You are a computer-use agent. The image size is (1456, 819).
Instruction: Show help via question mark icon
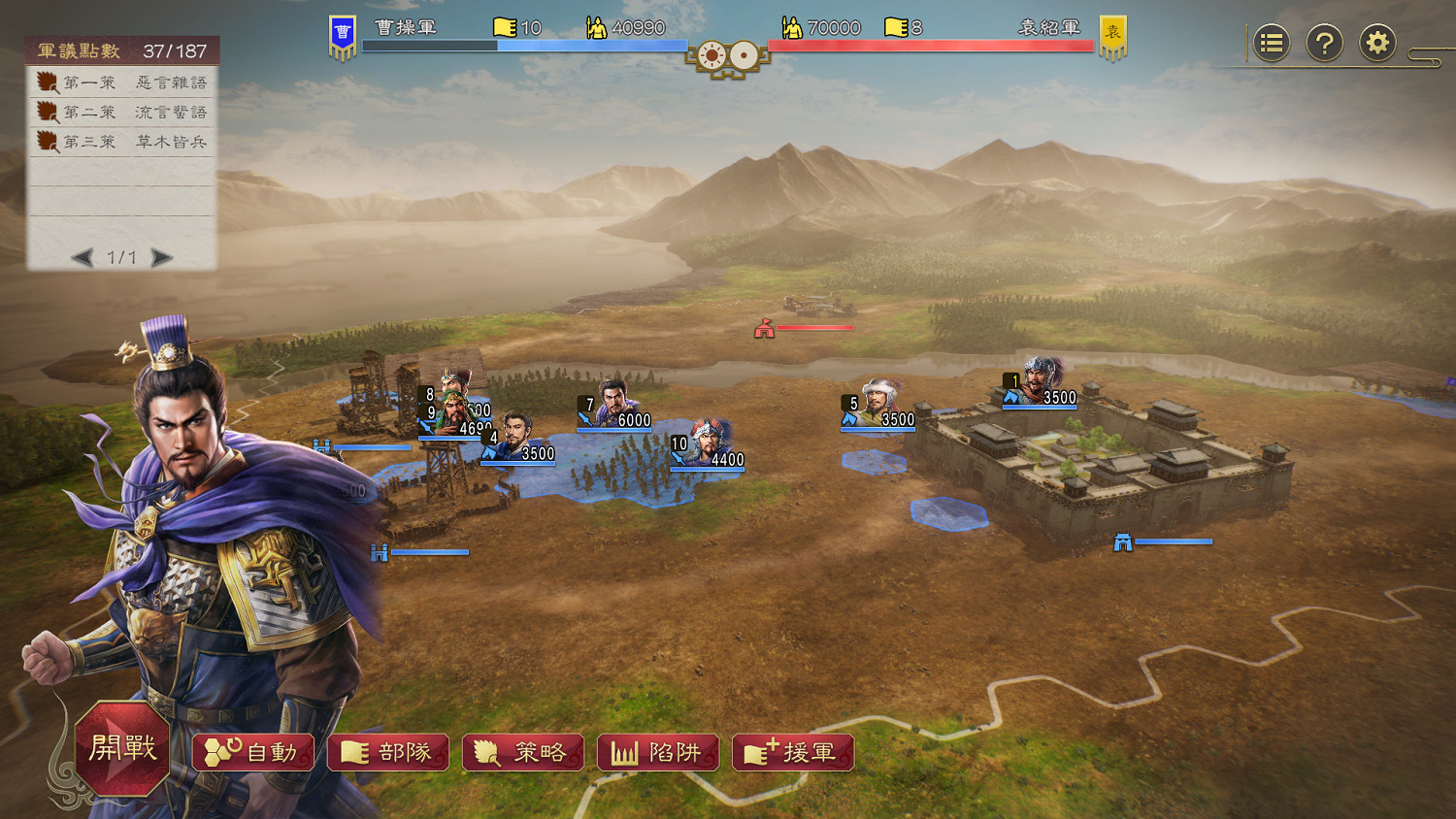pos(1324,44)
